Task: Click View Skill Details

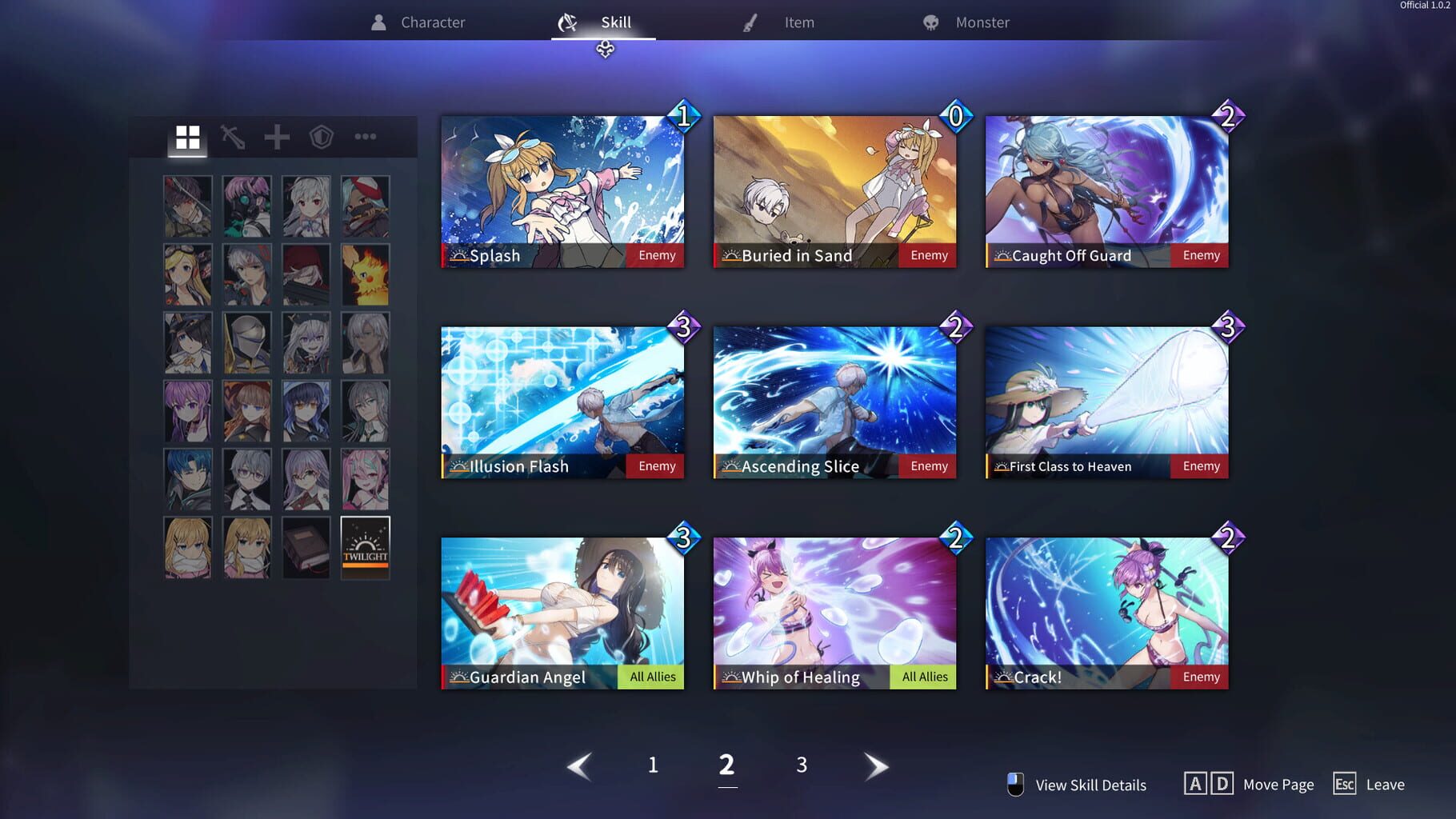Action: click(x=1090, y=785)
